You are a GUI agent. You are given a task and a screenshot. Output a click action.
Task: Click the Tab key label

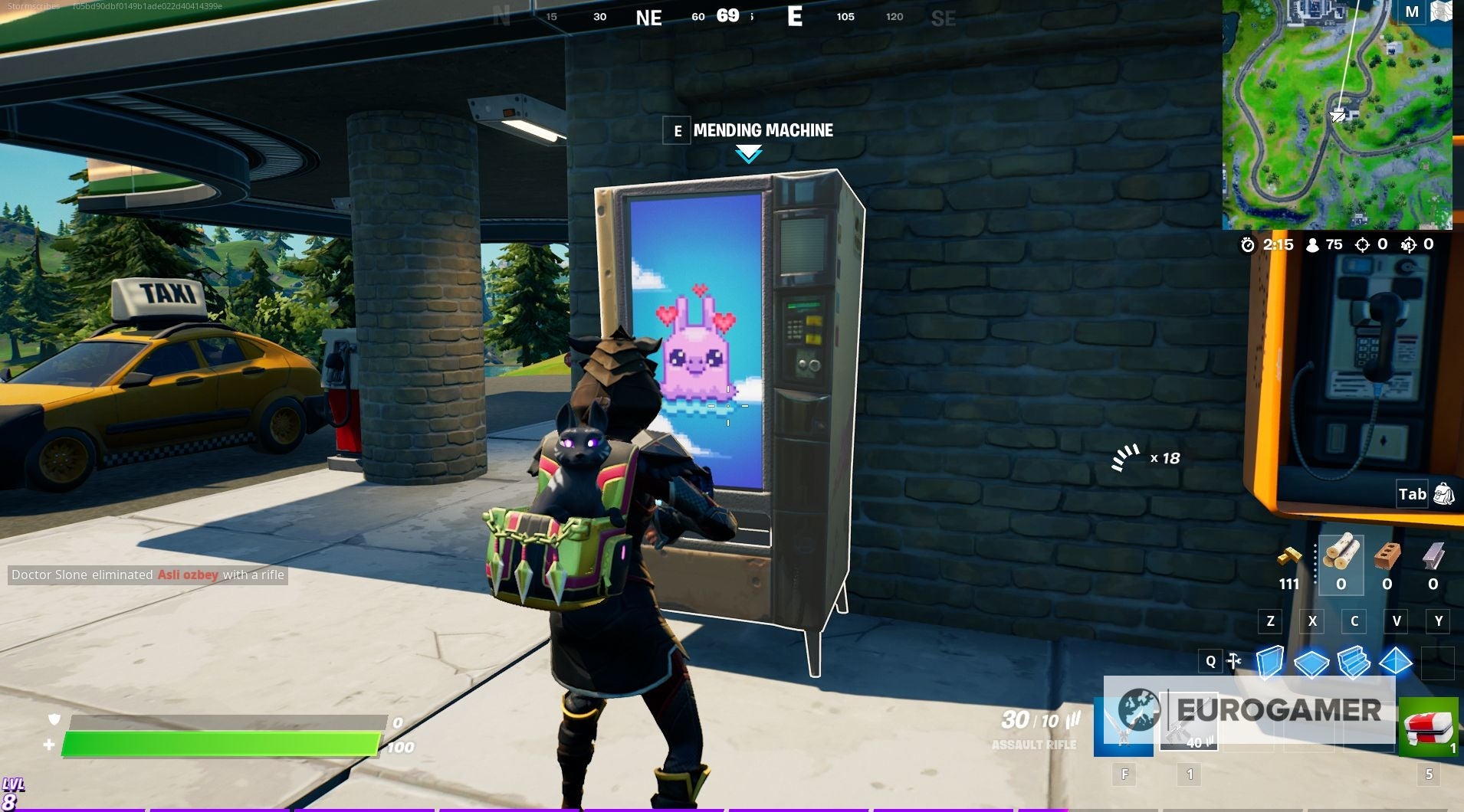(x=1413, y=494)
